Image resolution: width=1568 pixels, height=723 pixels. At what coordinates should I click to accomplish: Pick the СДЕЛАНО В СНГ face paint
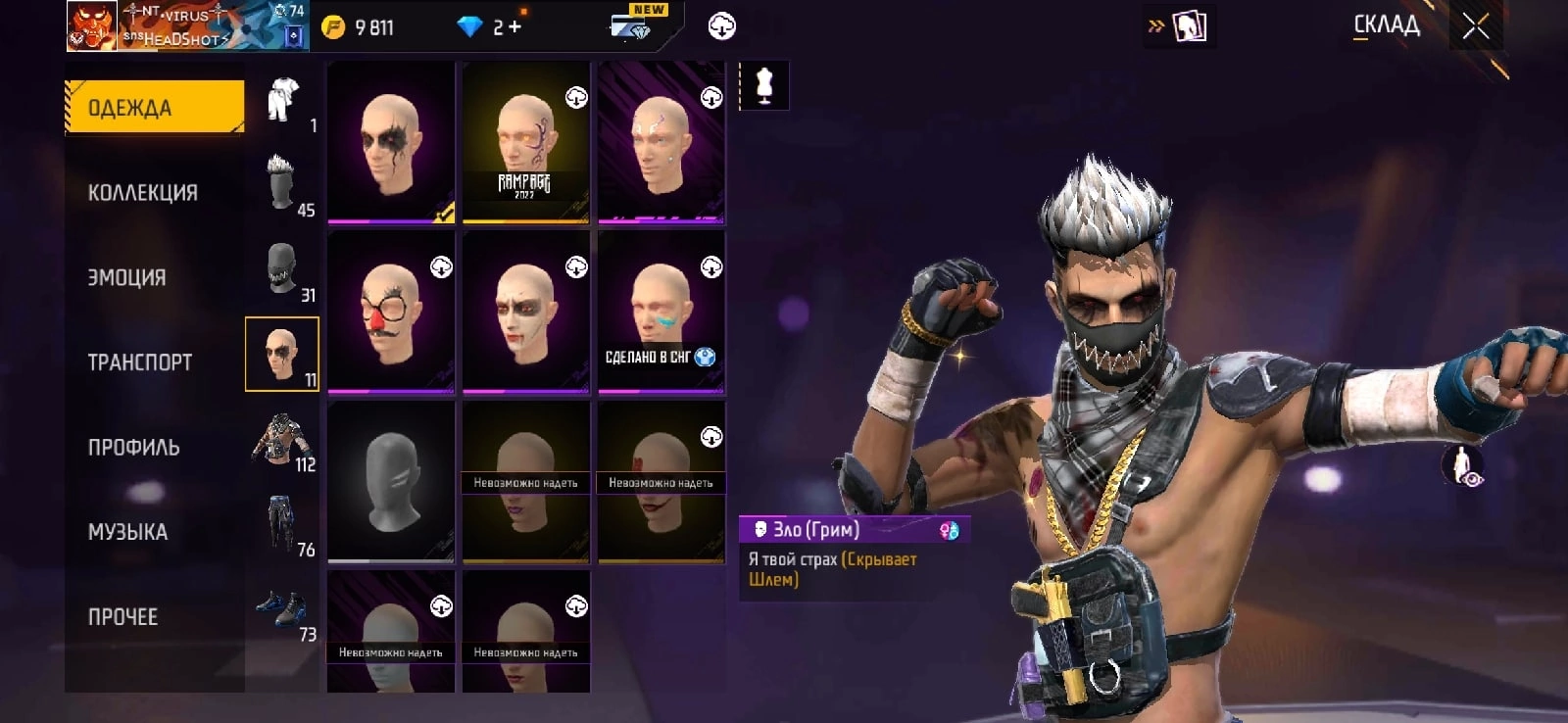coord(661,313)
